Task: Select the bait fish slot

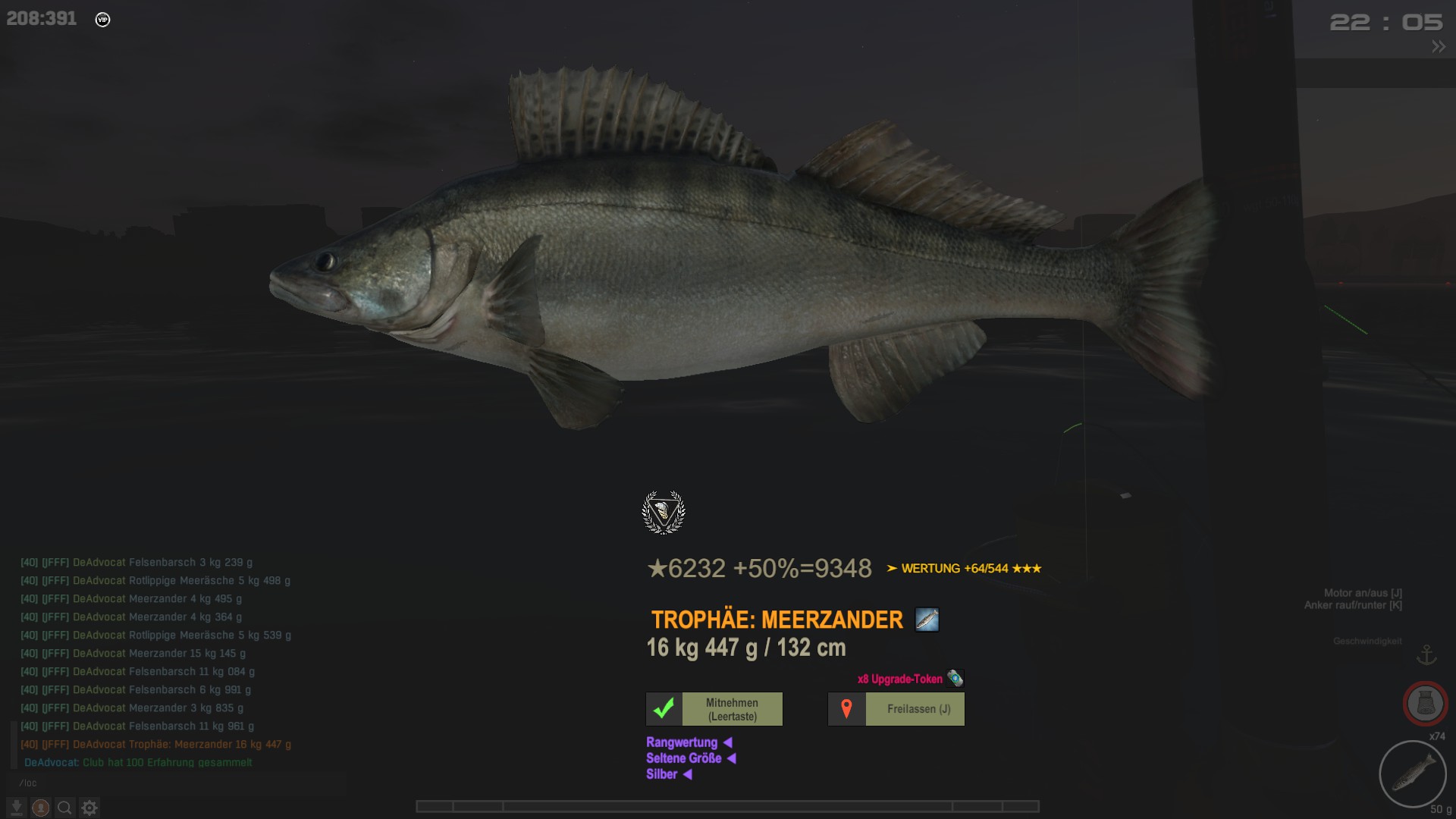Action: pyautogui.click(x=1412, y=774)
